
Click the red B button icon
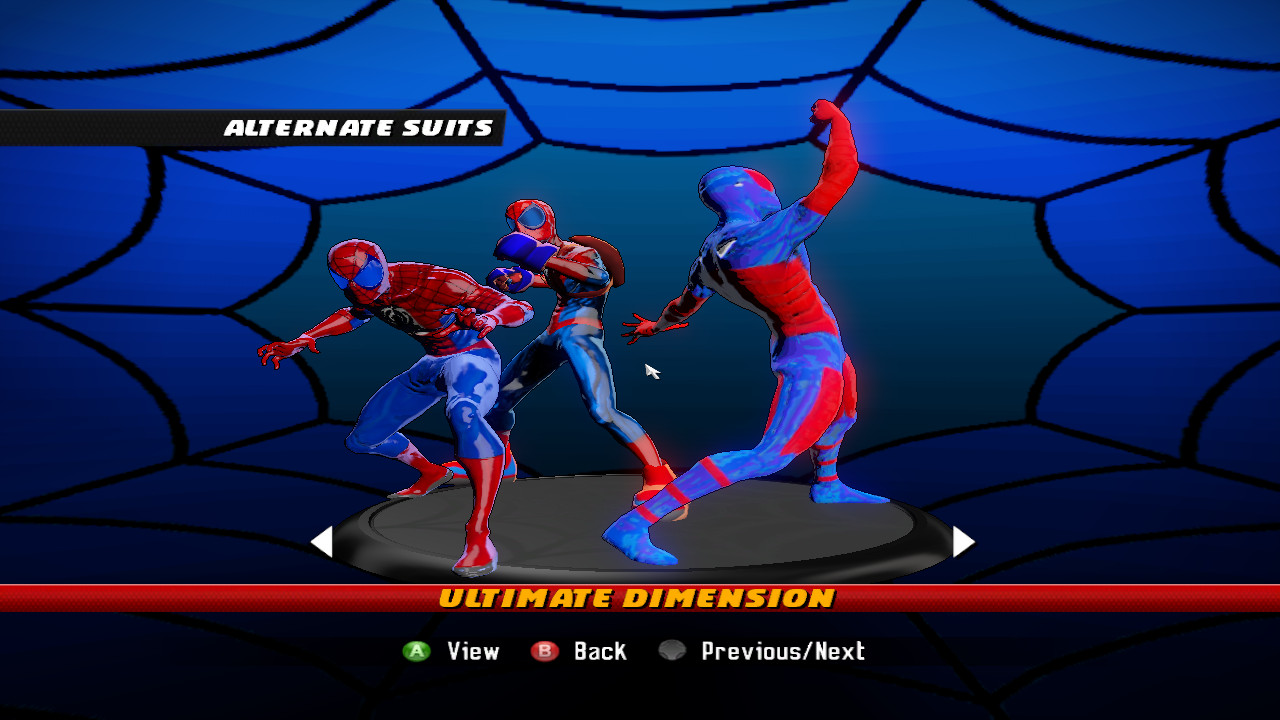tap(545, 651)
